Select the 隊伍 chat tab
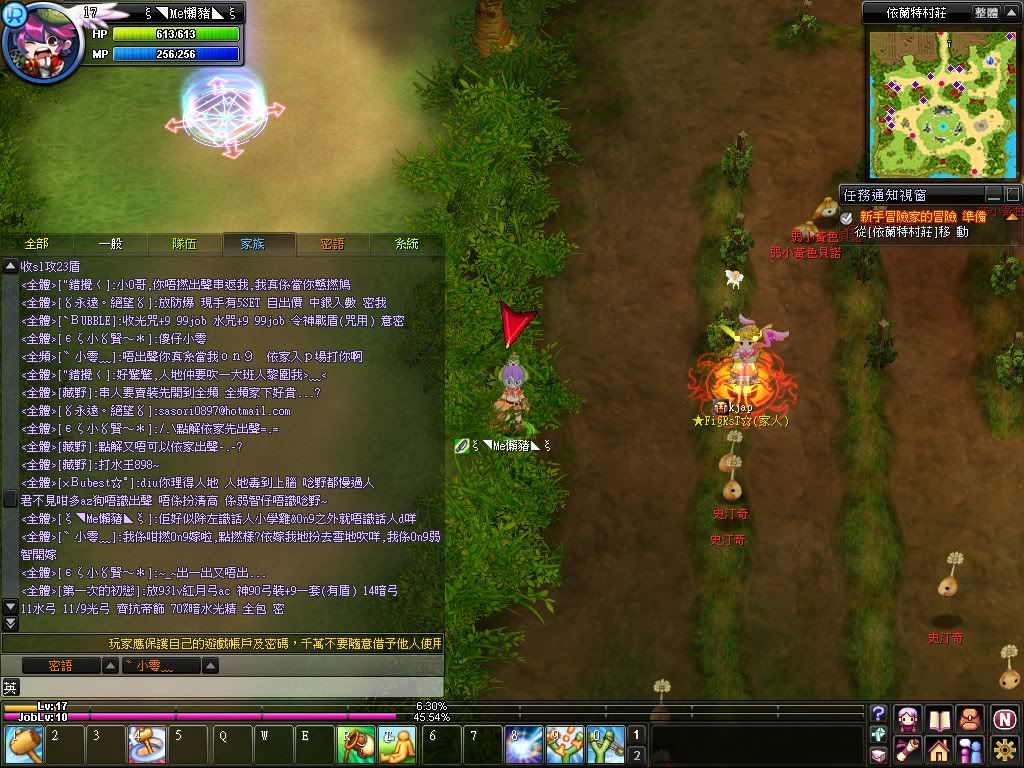The width and height of the screenshot is (1024, 768). 184,243
